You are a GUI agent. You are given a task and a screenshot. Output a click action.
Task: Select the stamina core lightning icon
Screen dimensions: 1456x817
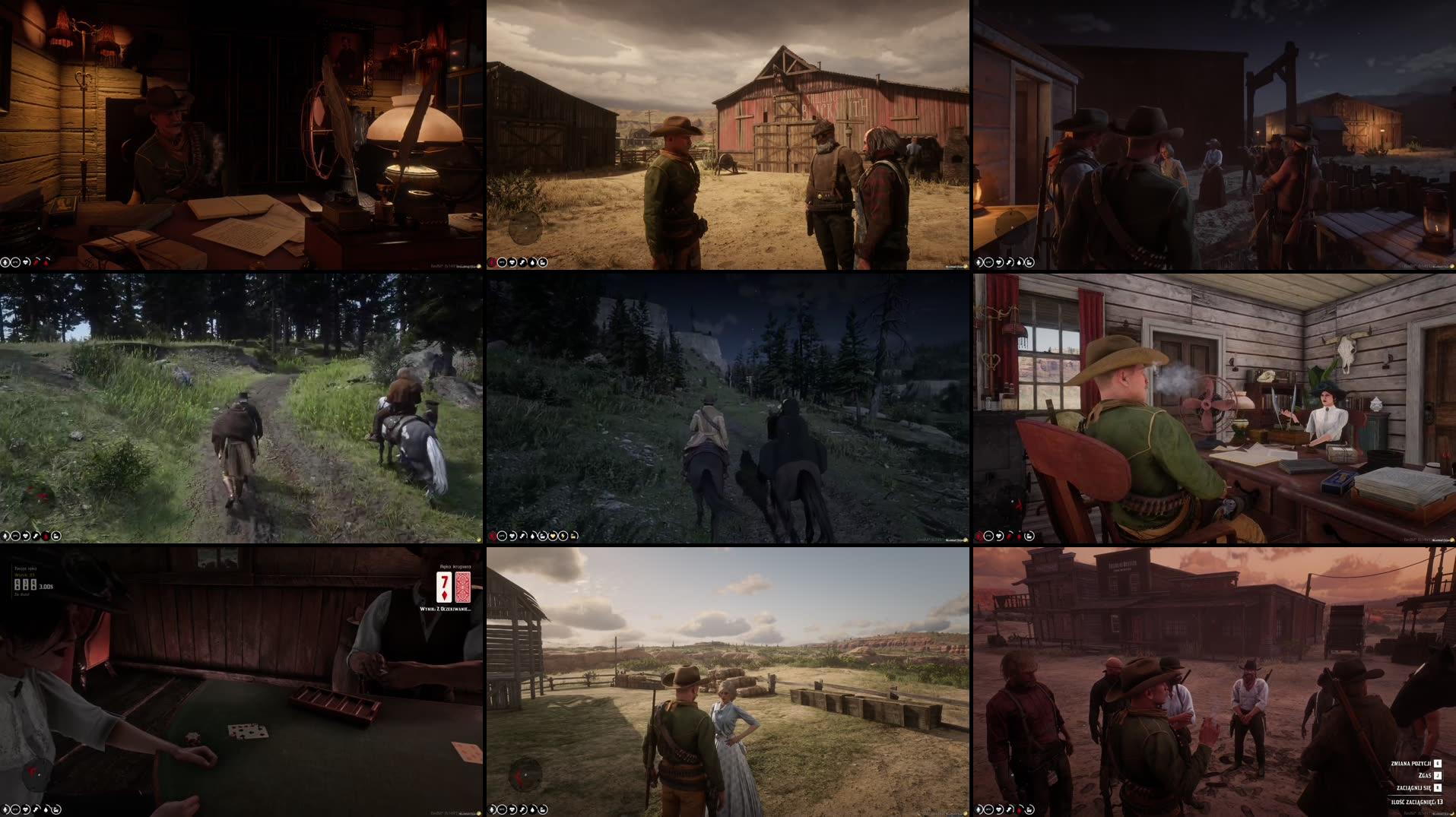[563, 536]
